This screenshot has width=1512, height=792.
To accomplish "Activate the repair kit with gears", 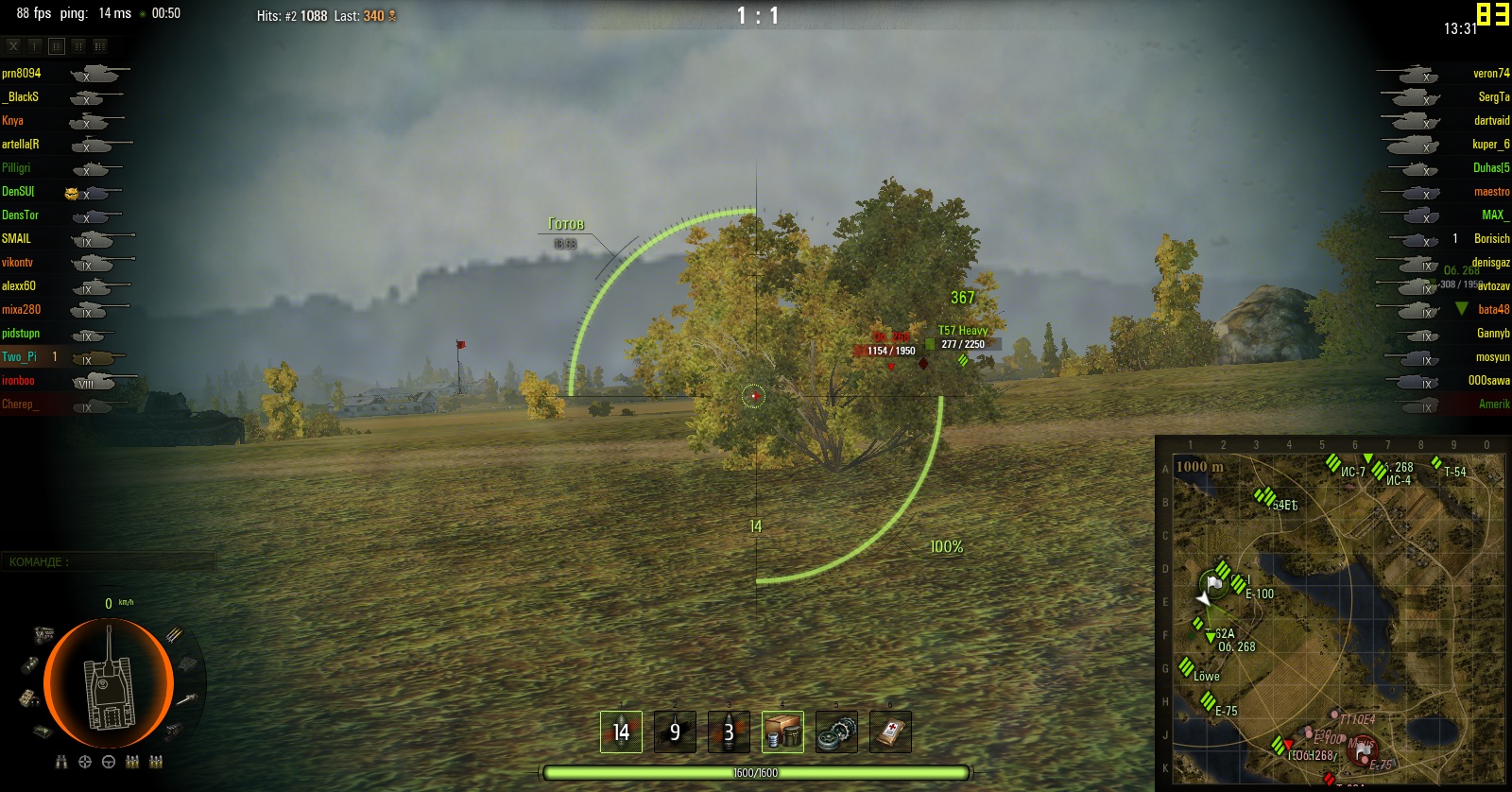I will pos(836,732).
